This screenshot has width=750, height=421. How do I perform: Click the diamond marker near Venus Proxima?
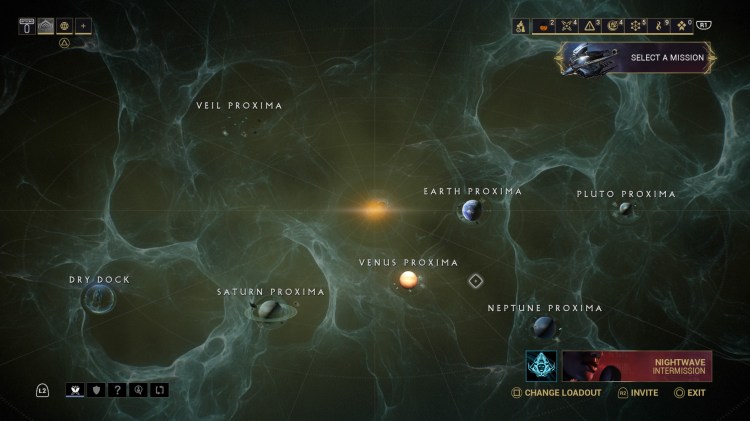point(476,281)
